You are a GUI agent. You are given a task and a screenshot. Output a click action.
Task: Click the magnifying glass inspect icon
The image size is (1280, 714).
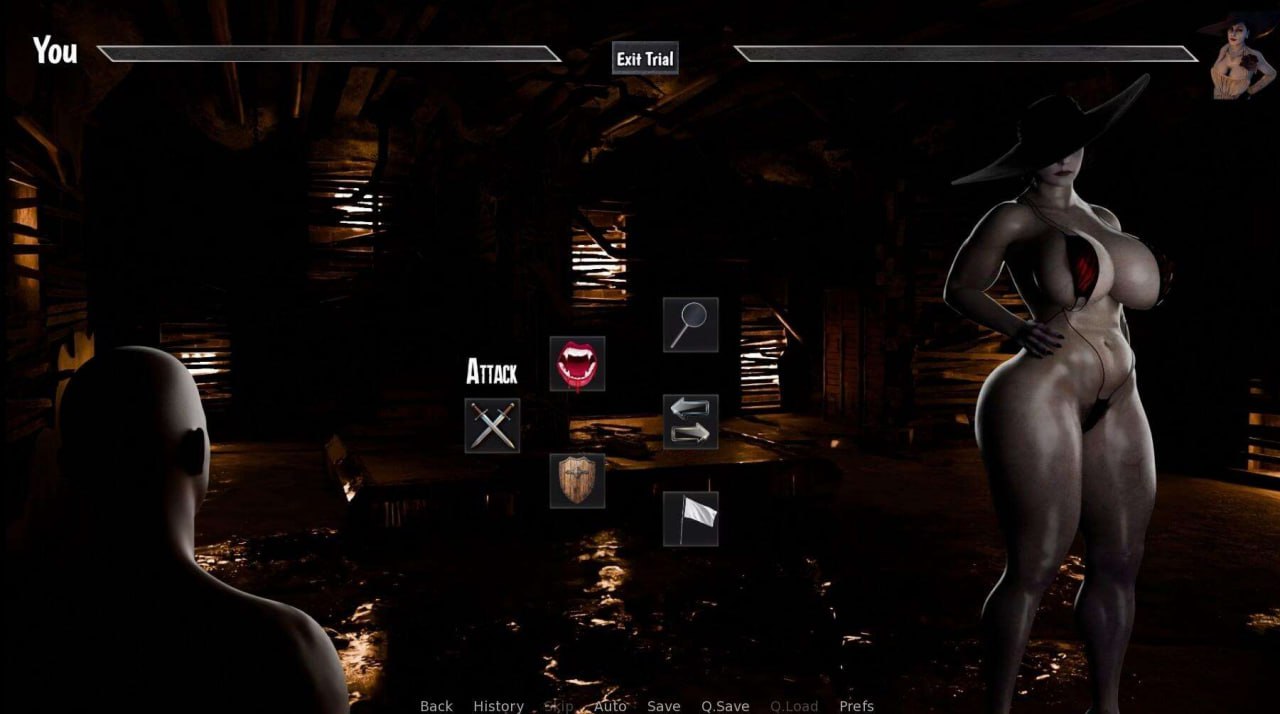click(690, 325)
